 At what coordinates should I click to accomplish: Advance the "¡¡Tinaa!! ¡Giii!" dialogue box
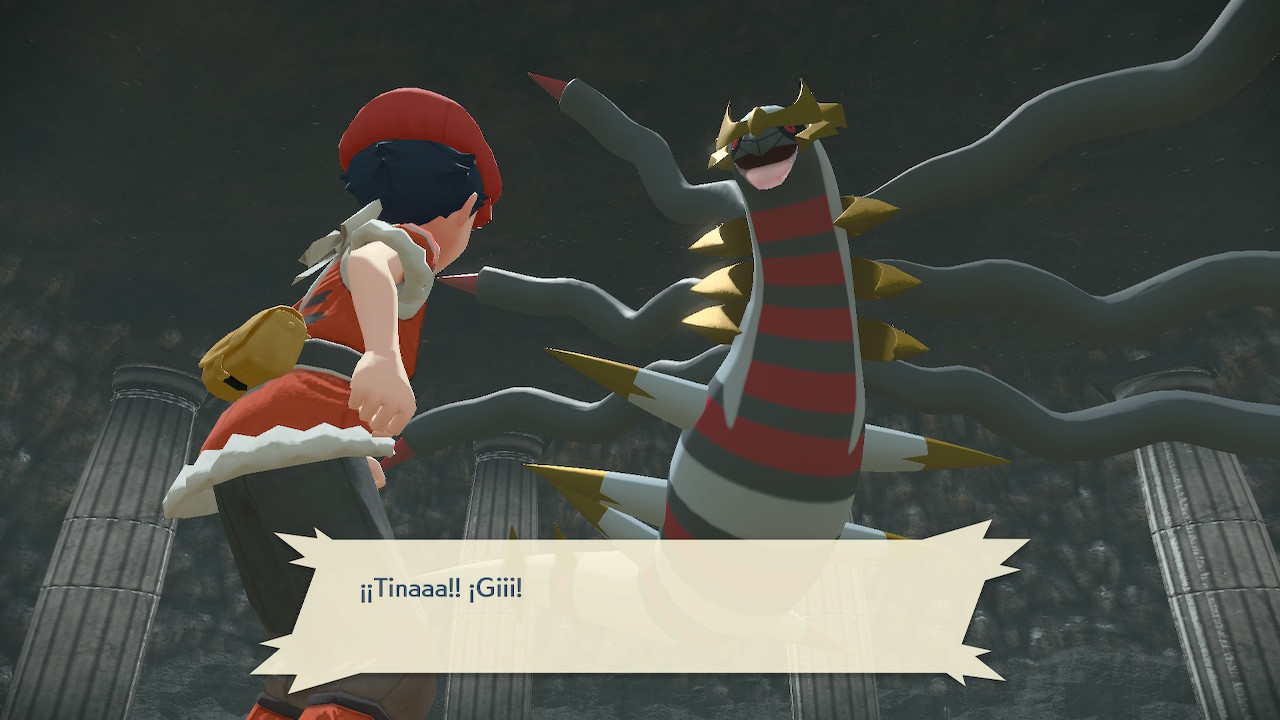640,606
